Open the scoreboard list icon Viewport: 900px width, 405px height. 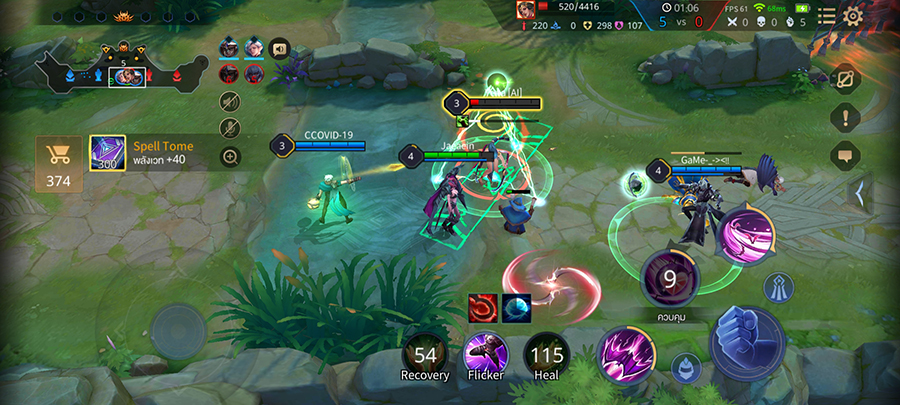point(827,15)
